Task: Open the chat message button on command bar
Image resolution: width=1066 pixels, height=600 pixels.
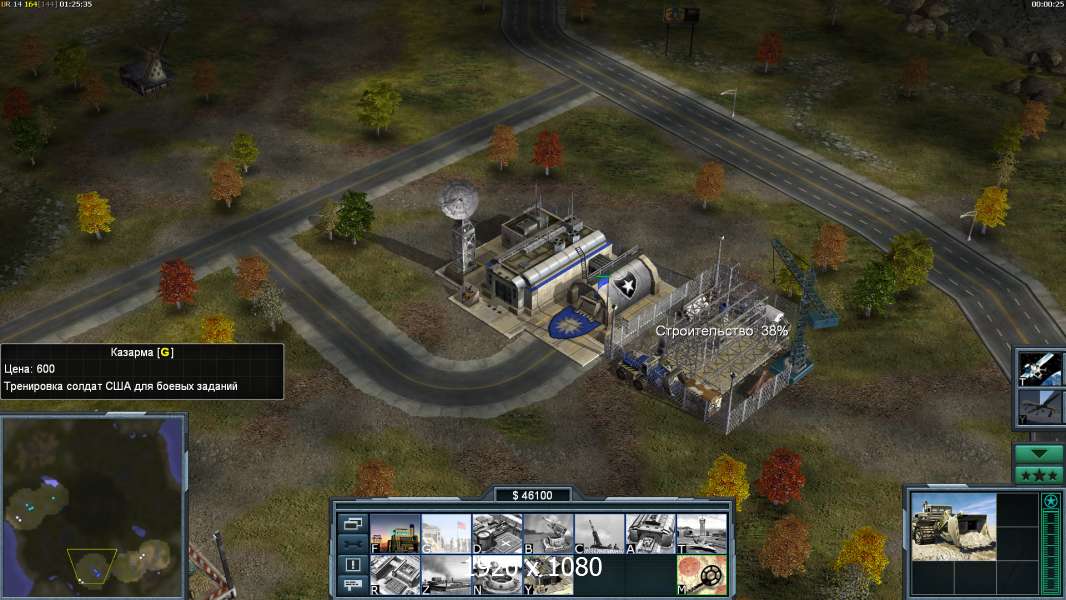Action: [352, 585]
